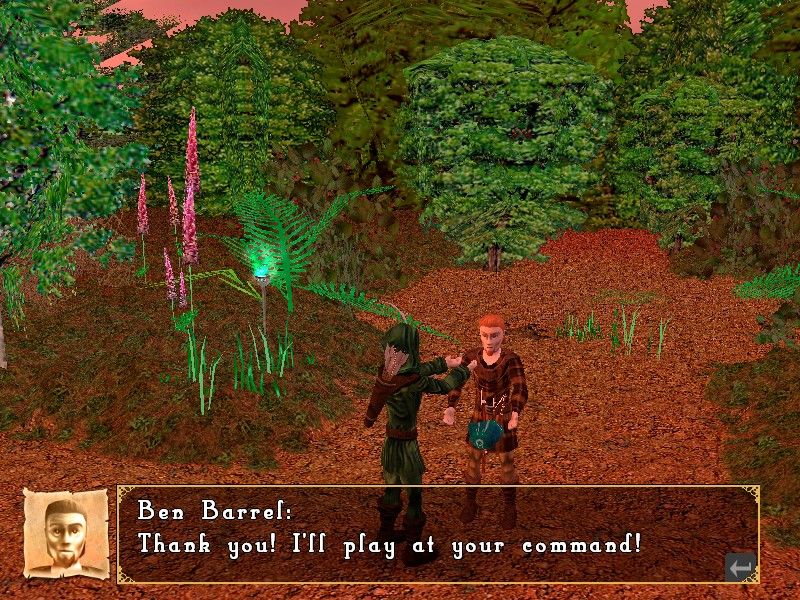Viewport: 800px width, 600px height.
Task: Click Ben Barrel's speaker portrait
Action: coord(66,533)
